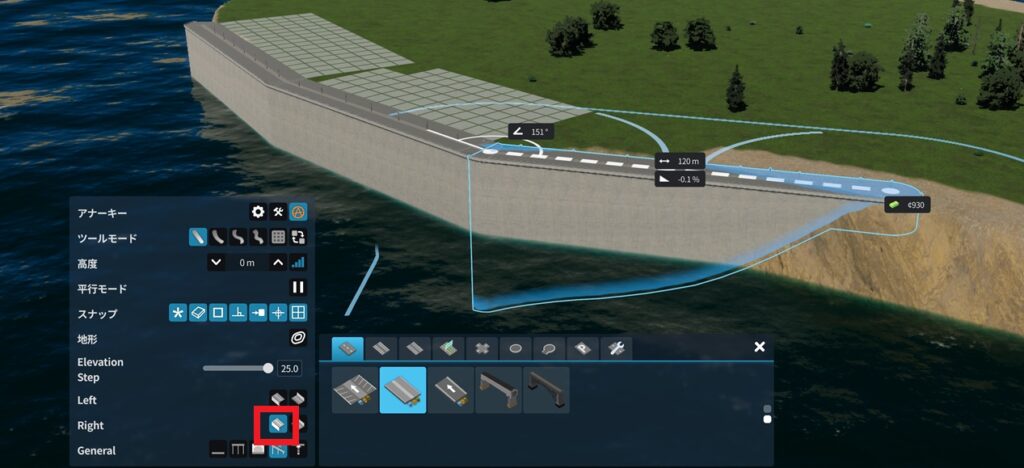Select the road with parking spaces thumbnail
This screenshot has width=1024, height=468.
[x=355, y=390]
